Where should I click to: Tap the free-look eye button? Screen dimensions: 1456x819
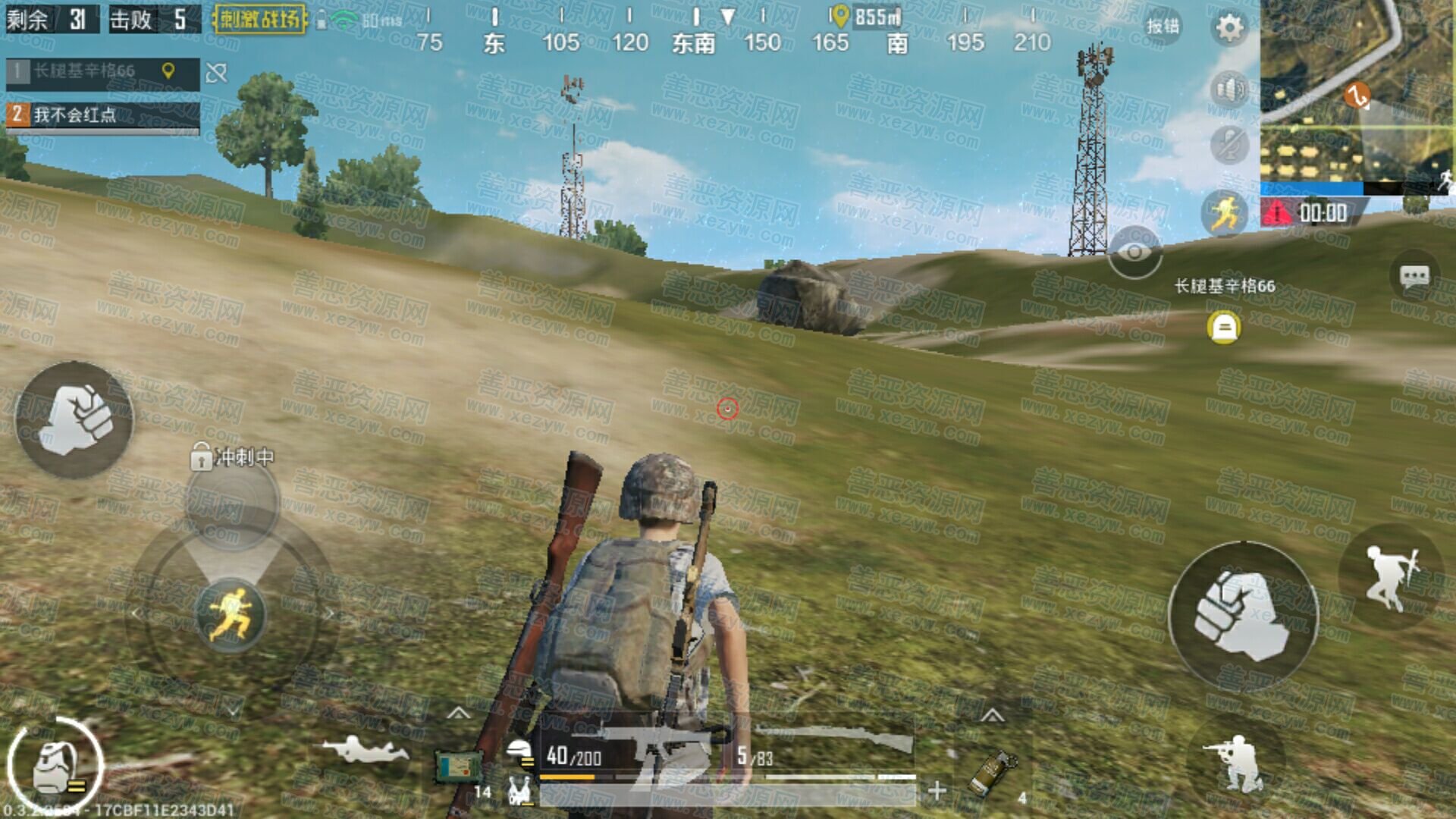tap(1134, 253)
